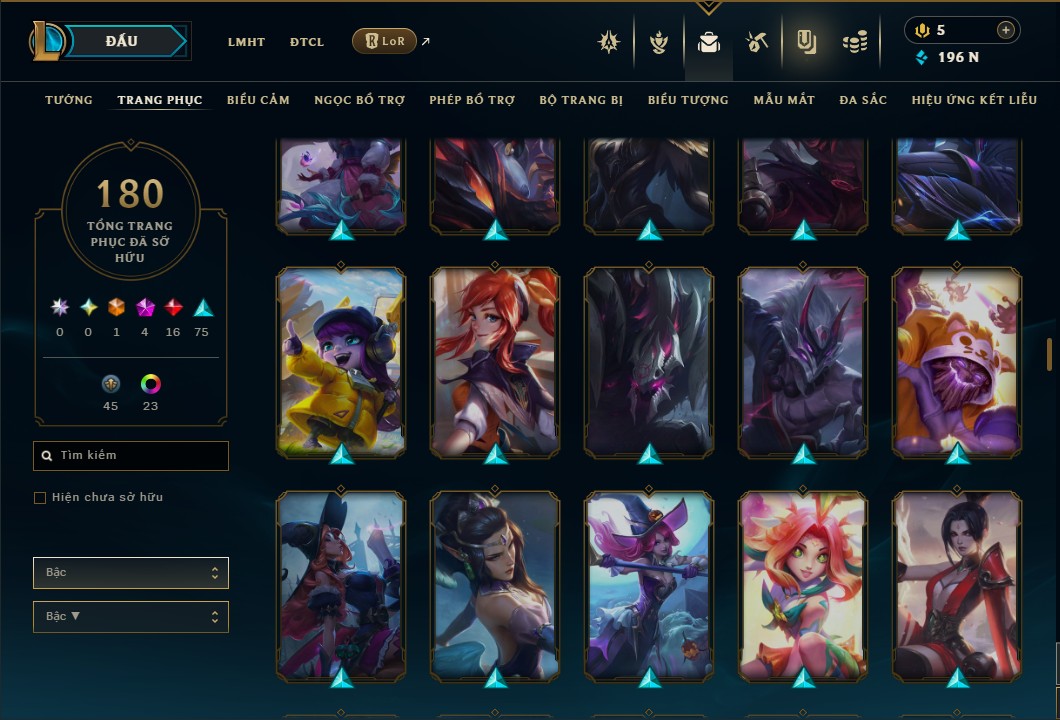Open the coin stack store icon
Viewport: 1060px width, 720px height.
[854, 42]
